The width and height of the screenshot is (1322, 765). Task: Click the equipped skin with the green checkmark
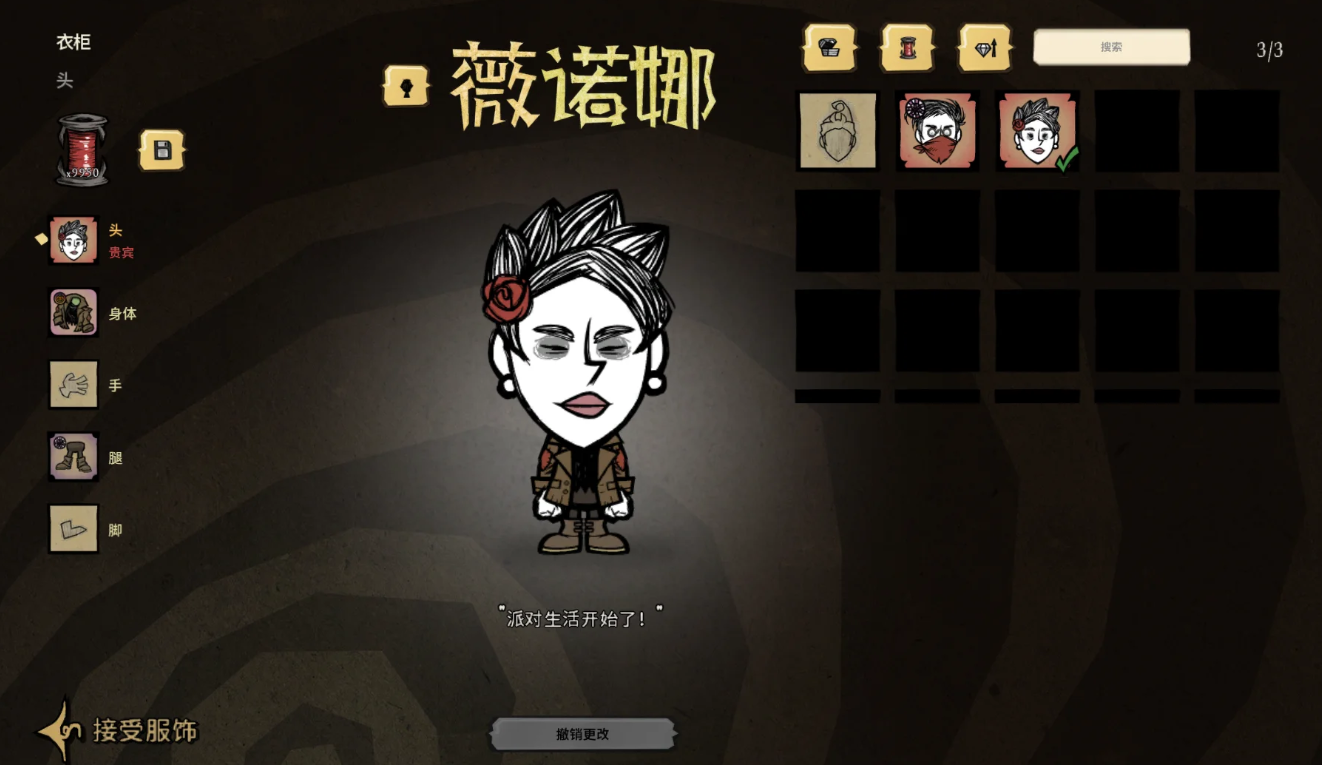coord(1036,130)
